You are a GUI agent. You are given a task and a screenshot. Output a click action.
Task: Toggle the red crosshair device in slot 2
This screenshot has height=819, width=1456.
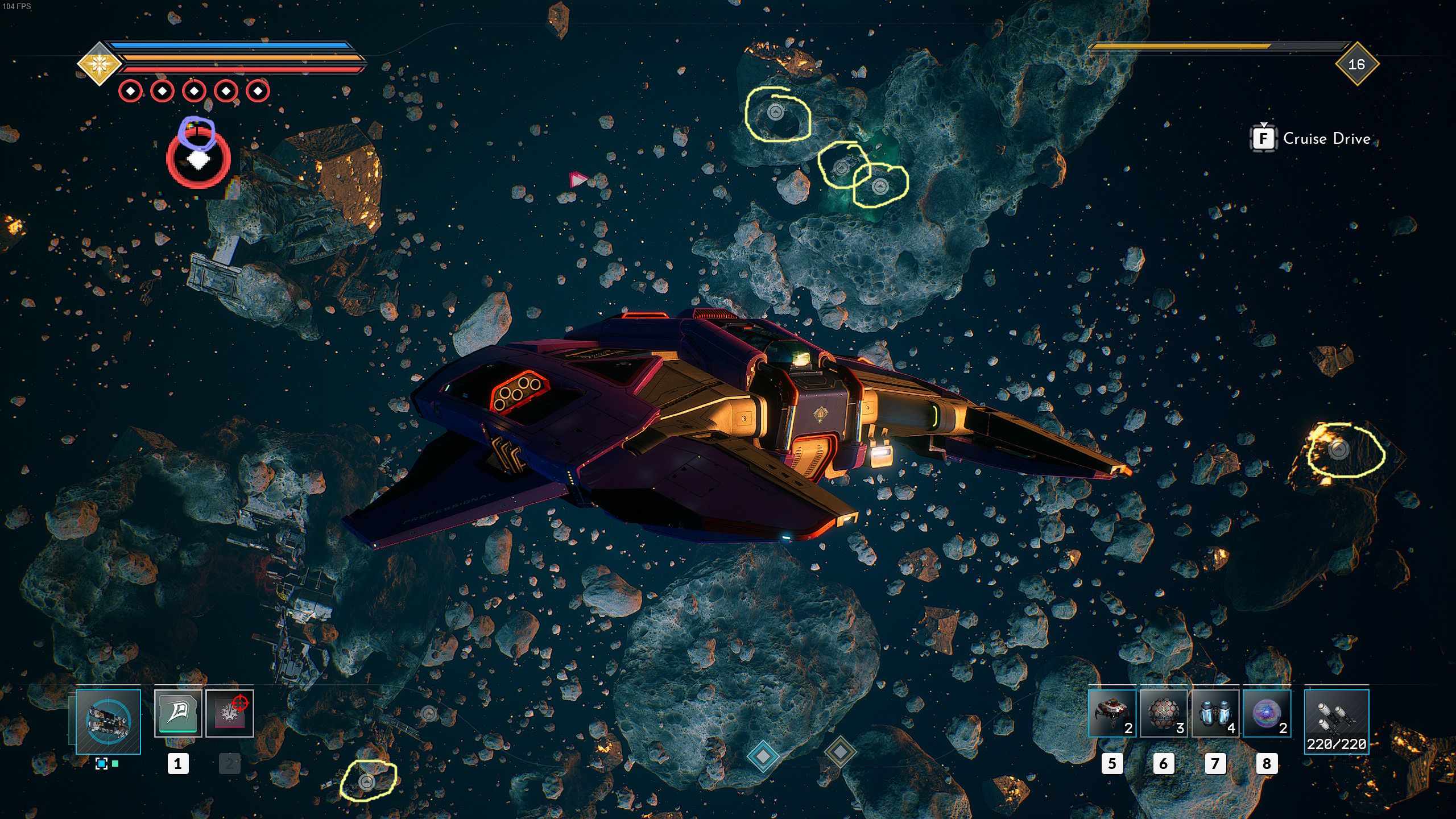pyautogui.click(x=229, y=713)
